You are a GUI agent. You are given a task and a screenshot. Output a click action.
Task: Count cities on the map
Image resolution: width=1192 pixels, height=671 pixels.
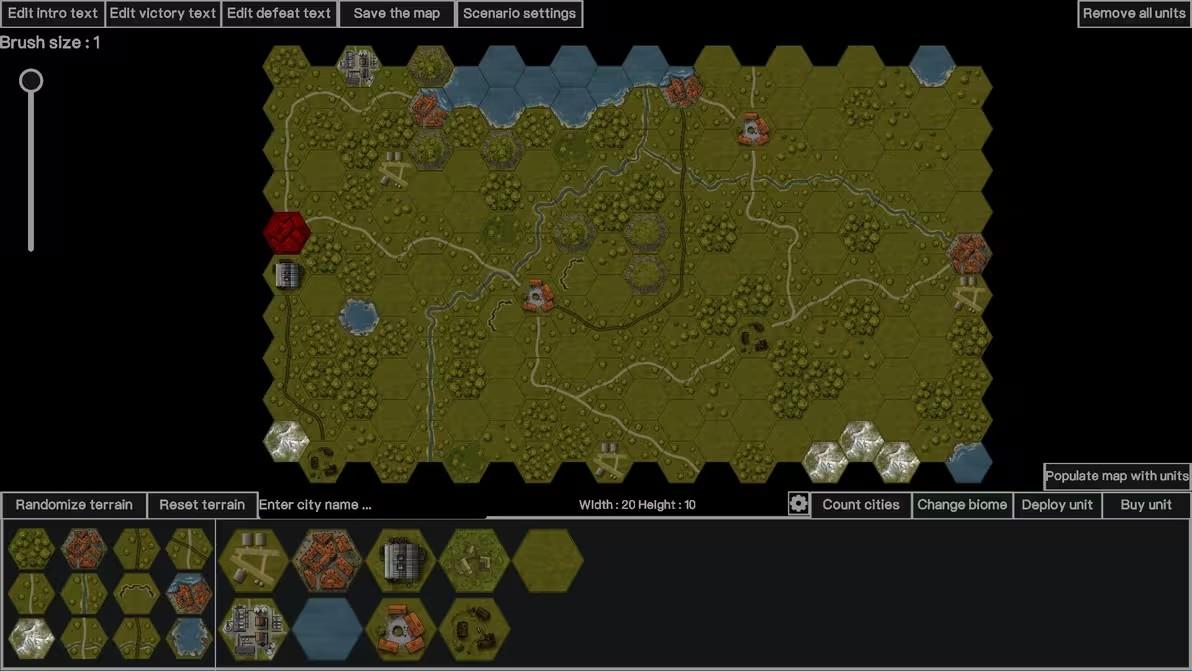coord(861,505)
